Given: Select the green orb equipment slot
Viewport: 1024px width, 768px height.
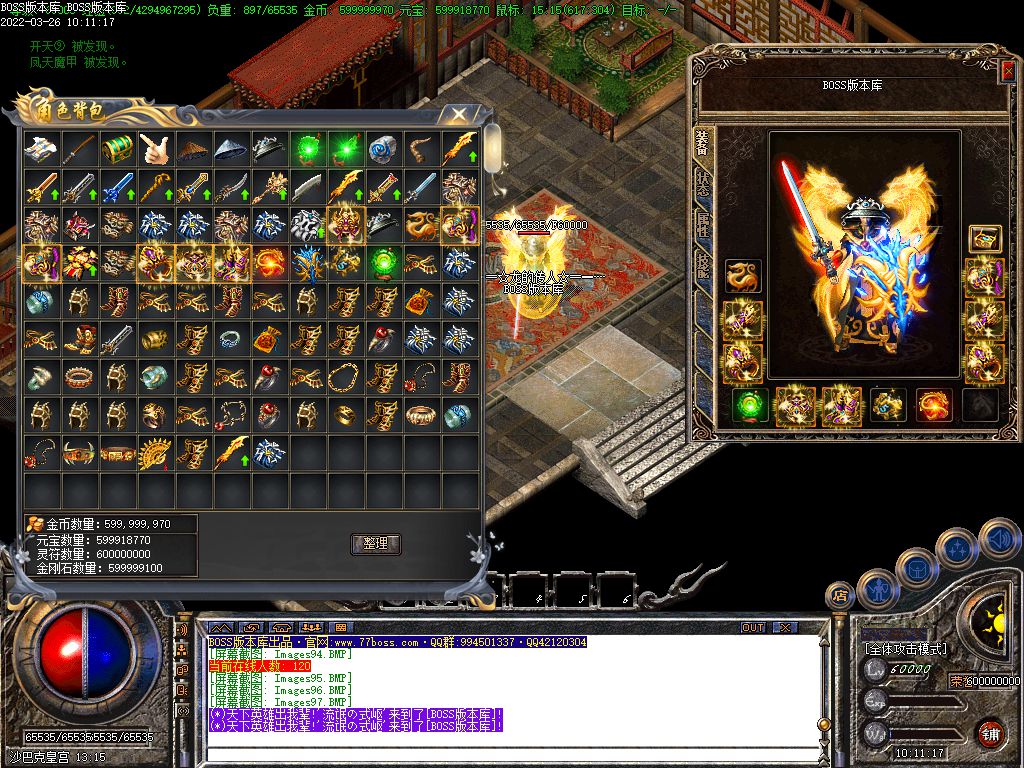Looking at the screenshot, I should (750, 405).
